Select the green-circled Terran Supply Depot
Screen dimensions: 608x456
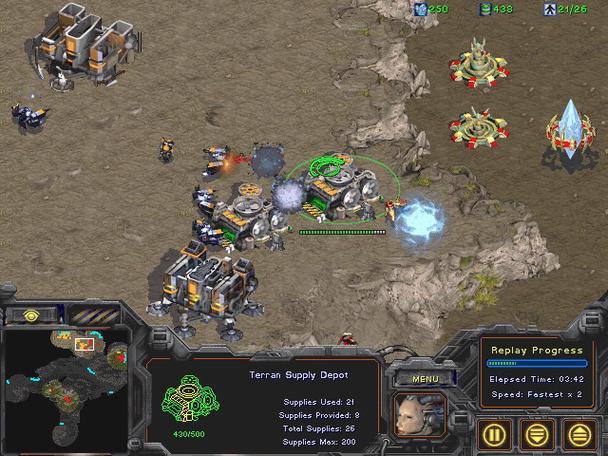pyautogui.click(x=337, y=188)
